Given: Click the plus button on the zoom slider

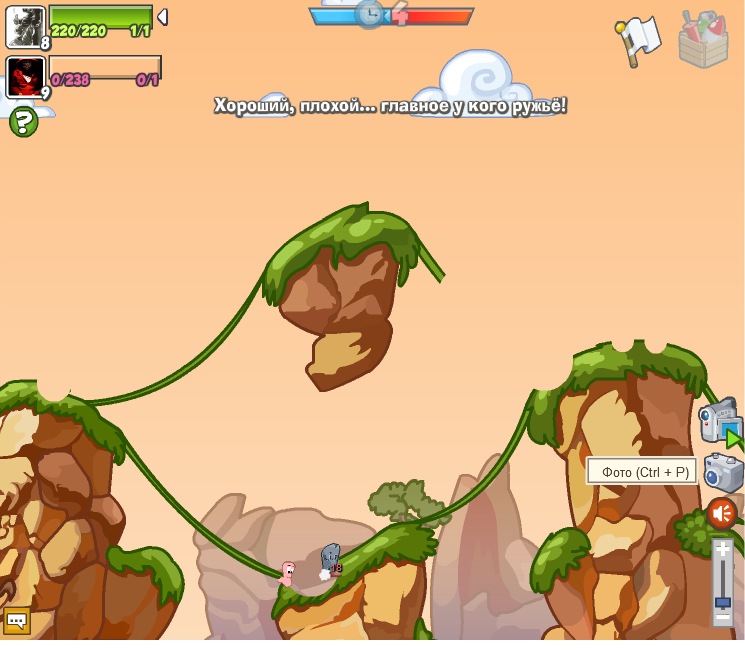Looking at the screenshot, I should 722,549.
